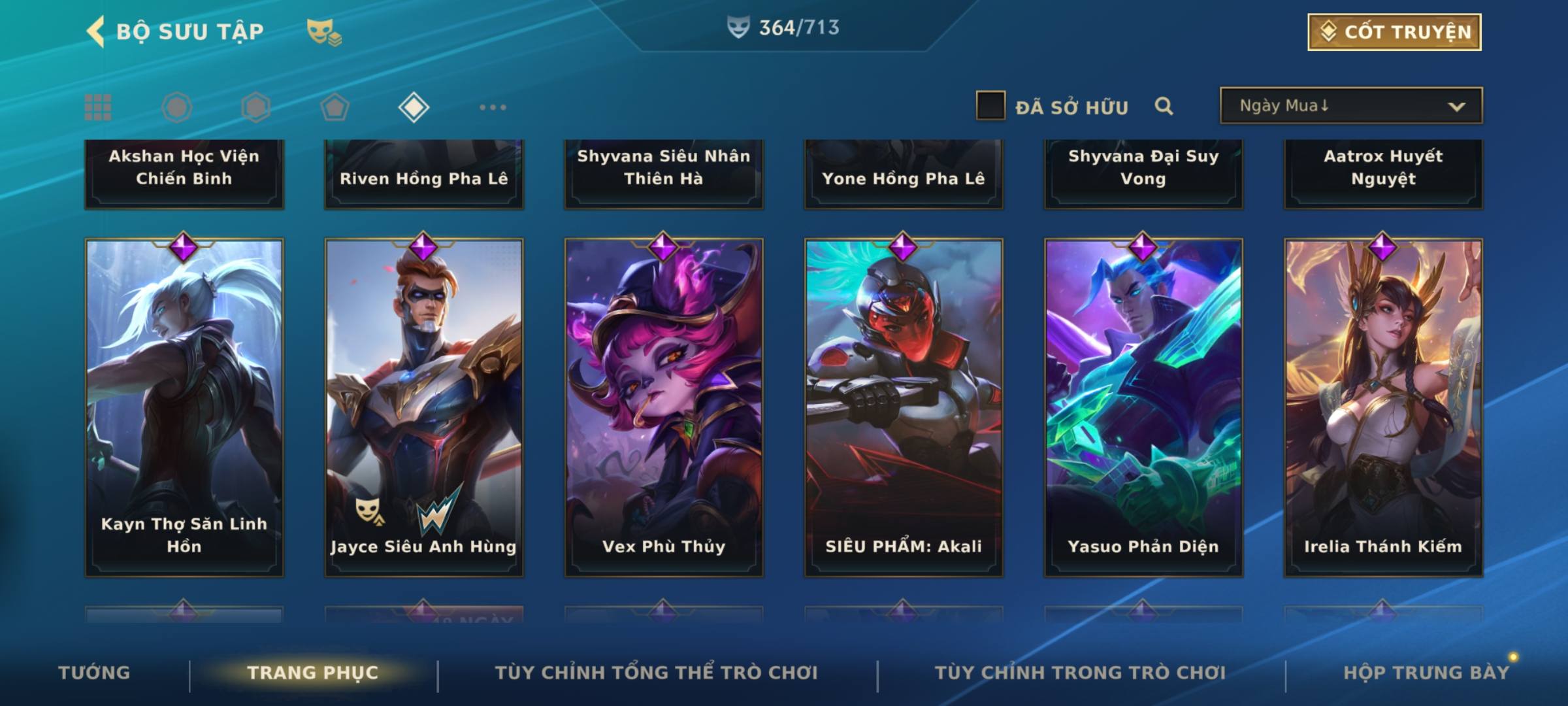This screenshot has height=706, width=1568.
Task: Select Kayn Thợ Săn Linh Hồn skin
Action: pos(184,407)
